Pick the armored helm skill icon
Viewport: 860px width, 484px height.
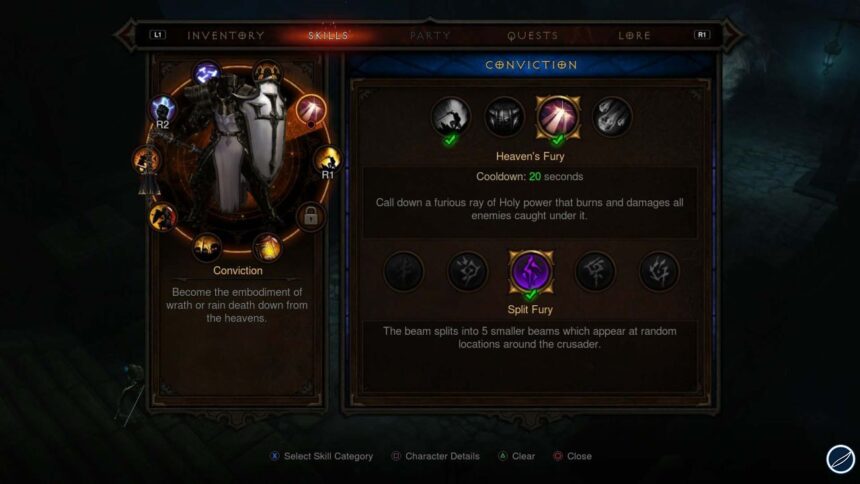[504, 117]
